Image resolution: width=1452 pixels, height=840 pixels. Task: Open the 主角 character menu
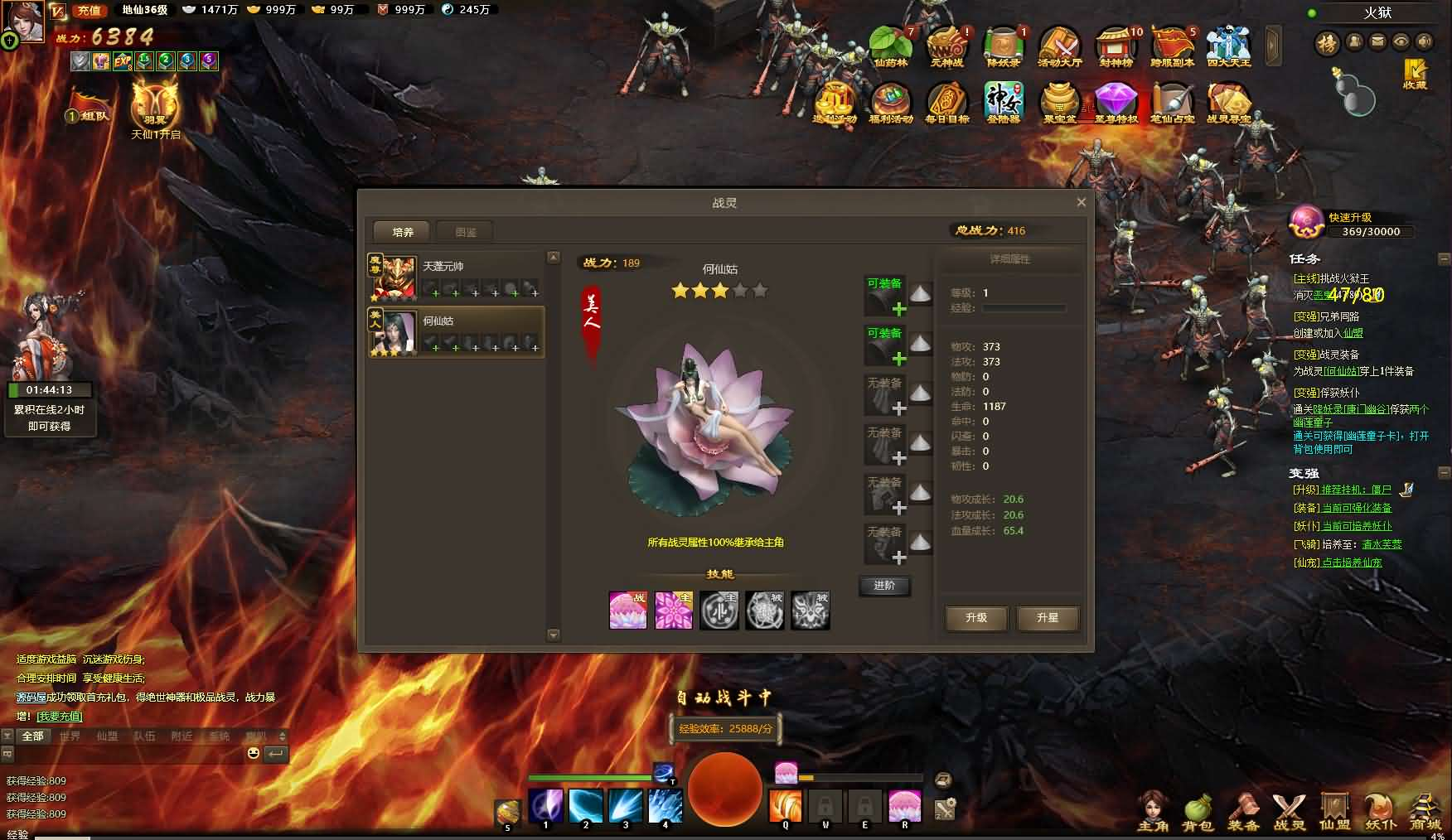[x=1153, y=811]
